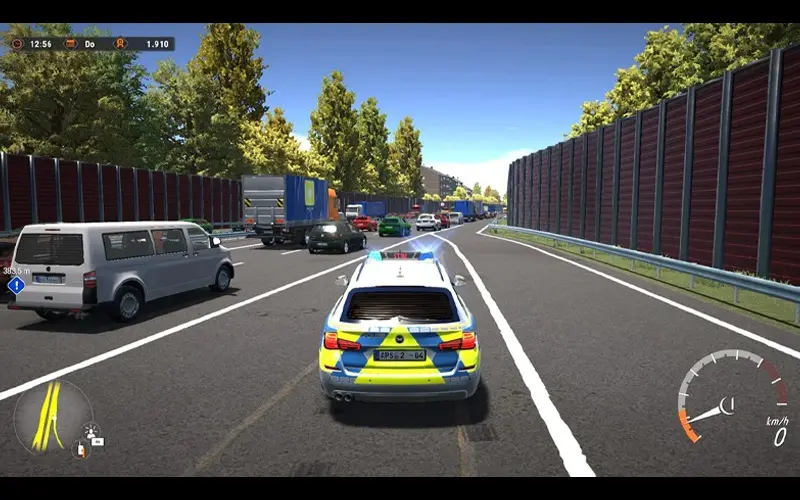800x500 pixels.
Task: Open the circular road minimap
Action: (x=52, y=417)
